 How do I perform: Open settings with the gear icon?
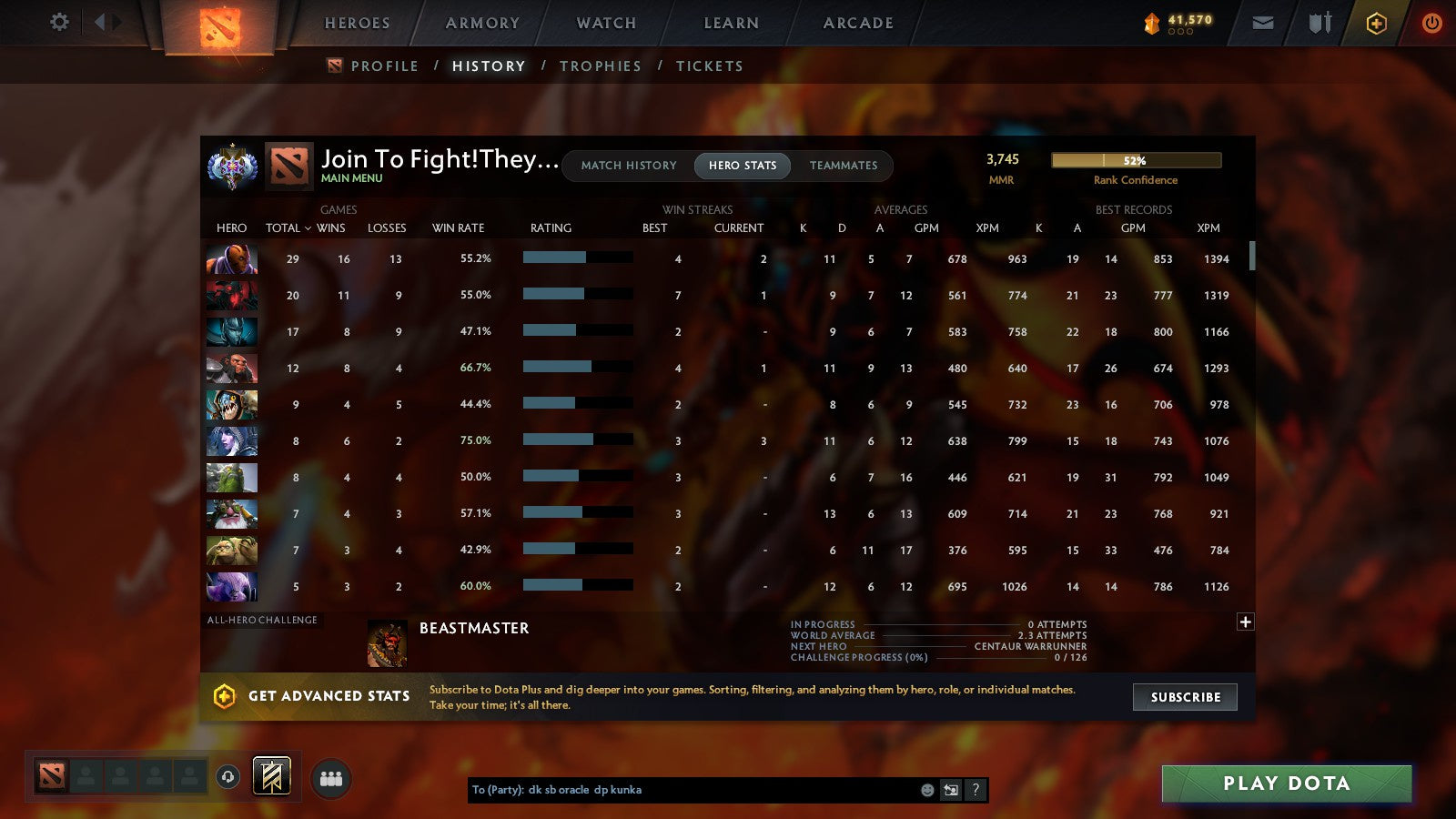[x=59, y=22]
